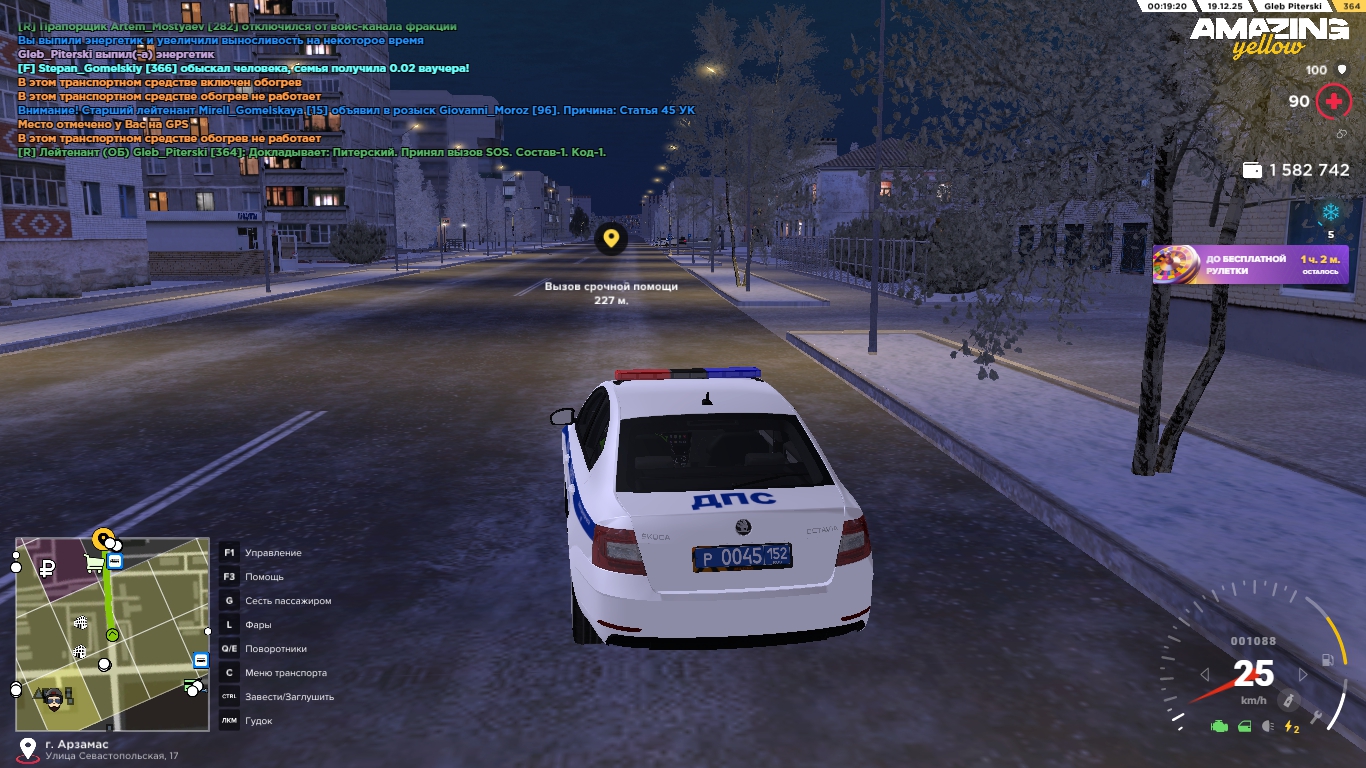
Task: Activate the right turn signal arrow
Action: click(x=1302, y=675)
